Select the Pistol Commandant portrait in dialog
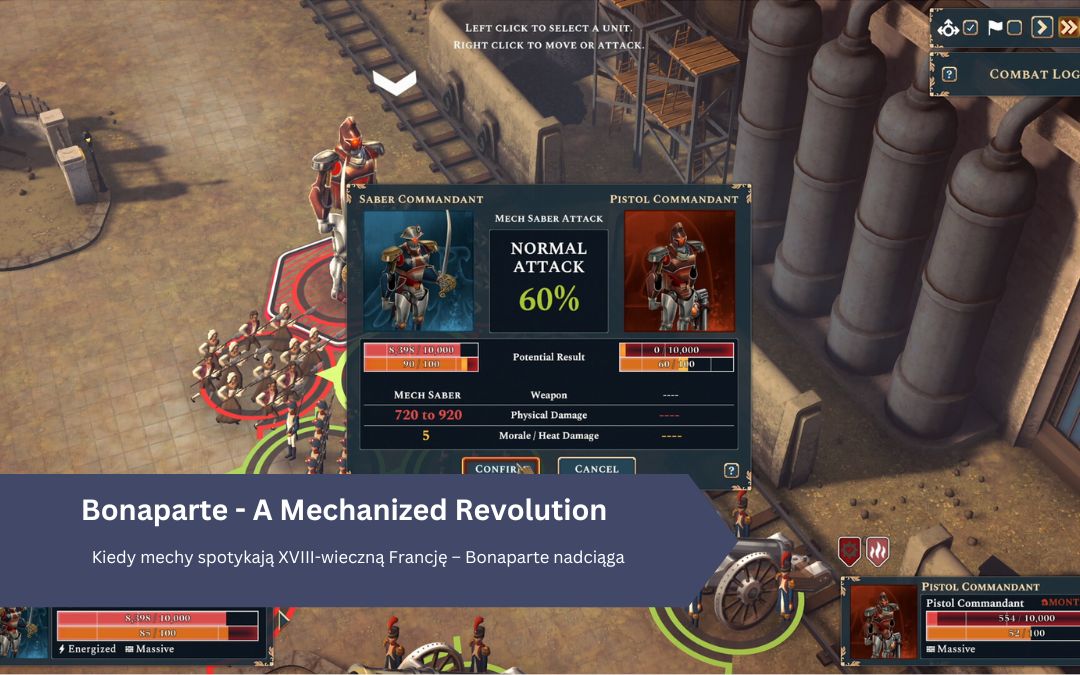This screenshot has height=675, width=1080. (x=679, y=270)
